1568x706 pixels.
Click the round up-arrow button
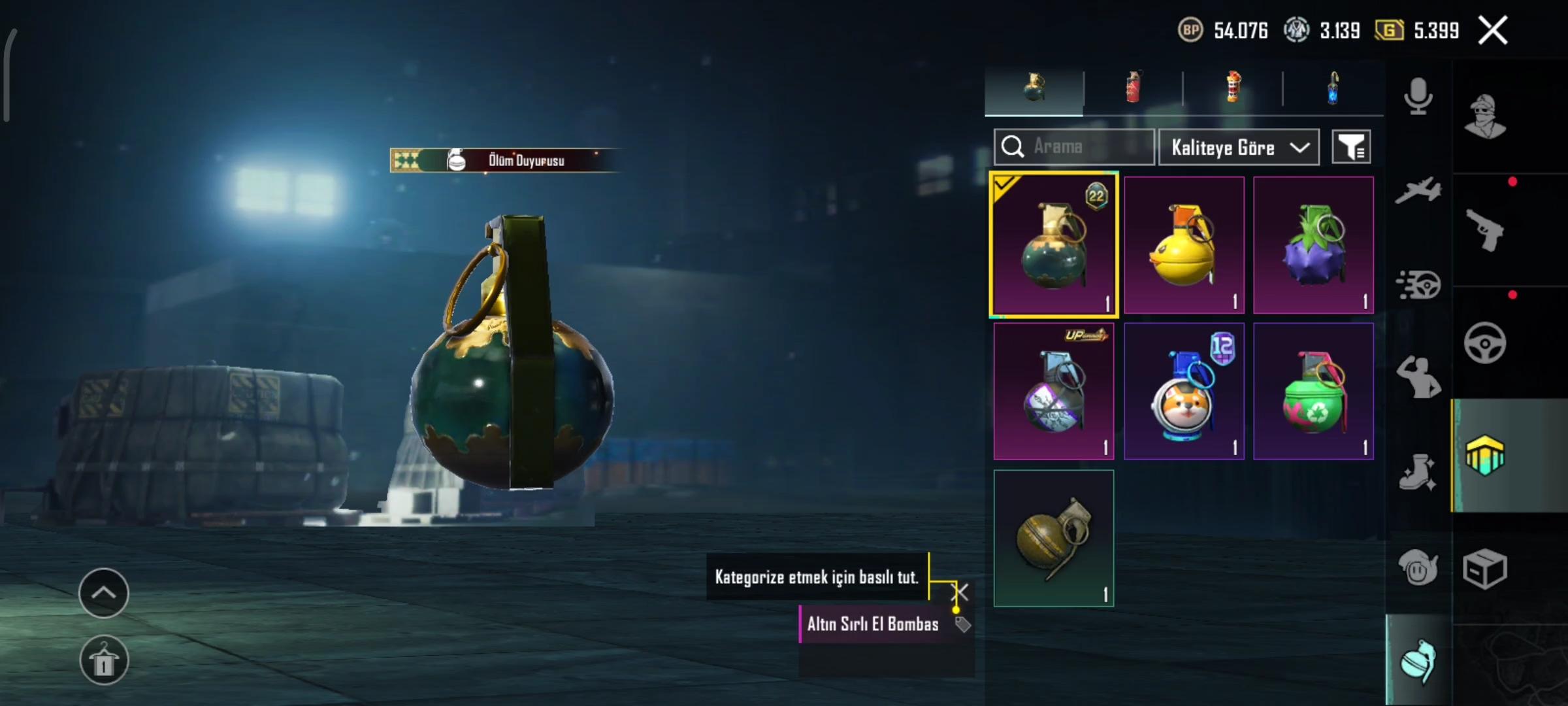(x=104, y=593)
